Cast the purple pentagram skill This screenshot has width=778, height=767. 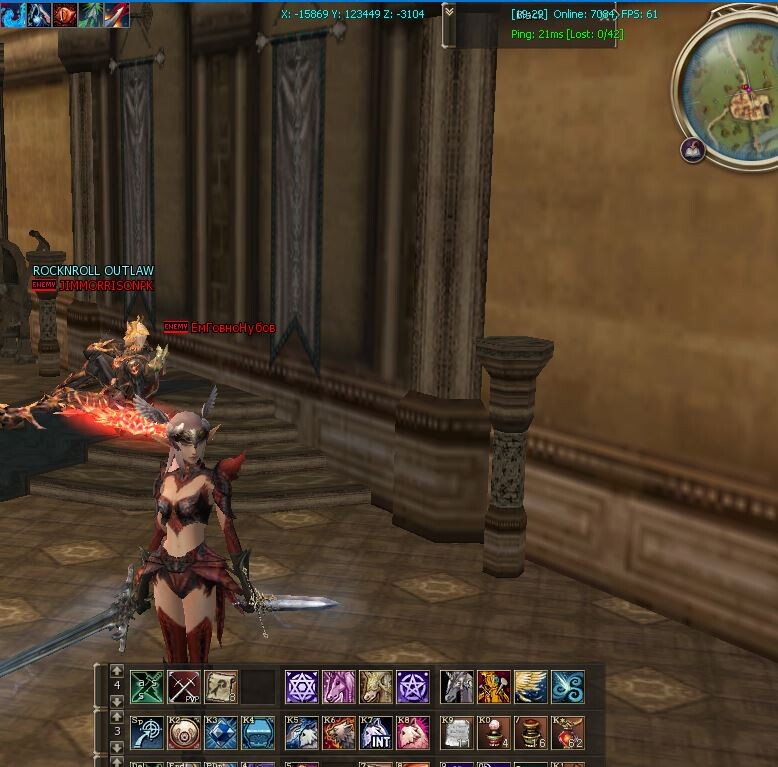click(x=413, y=687)
